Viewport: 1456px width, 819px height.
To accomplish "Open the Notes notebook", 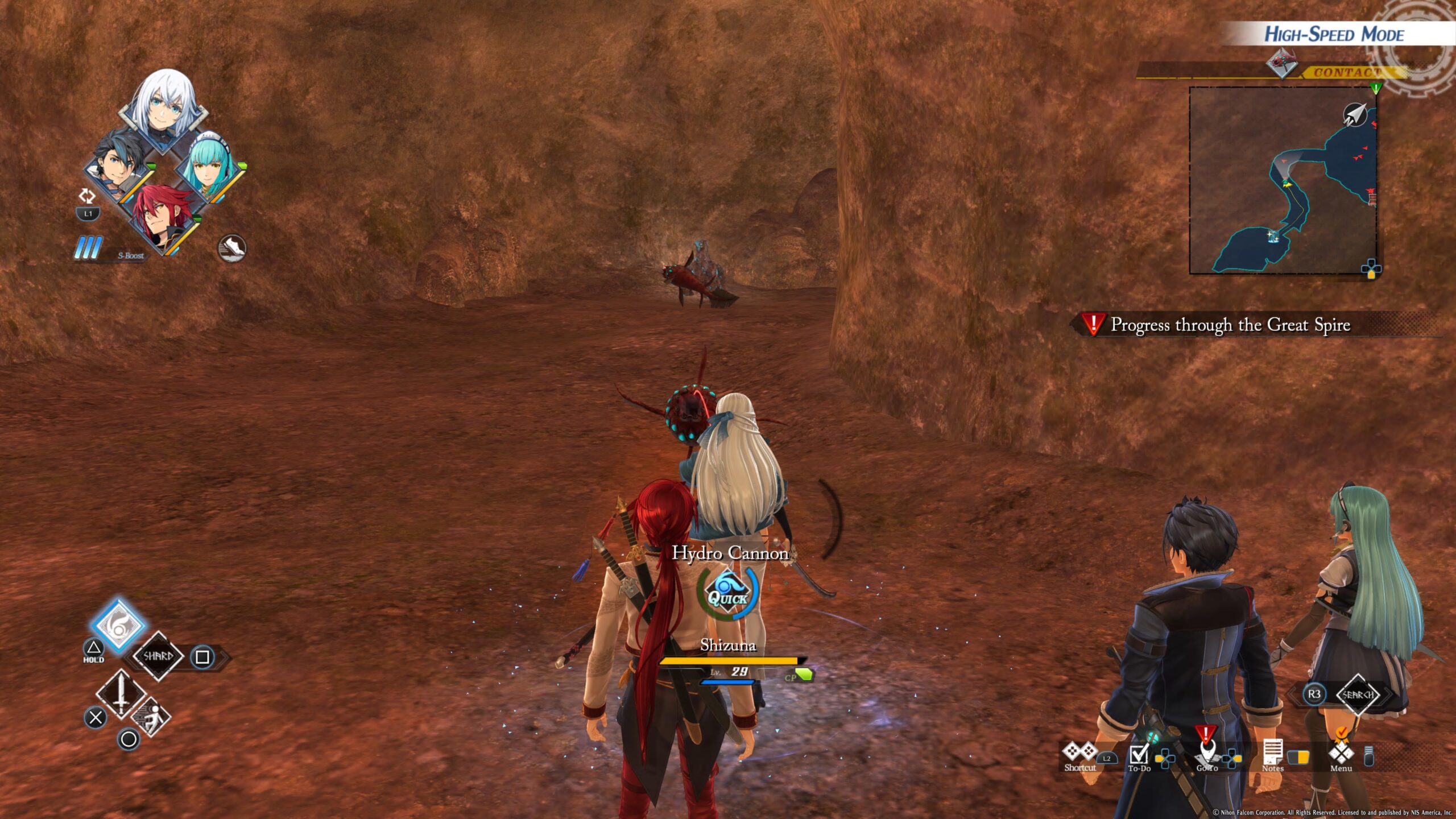I will [x=1272, y=755].
